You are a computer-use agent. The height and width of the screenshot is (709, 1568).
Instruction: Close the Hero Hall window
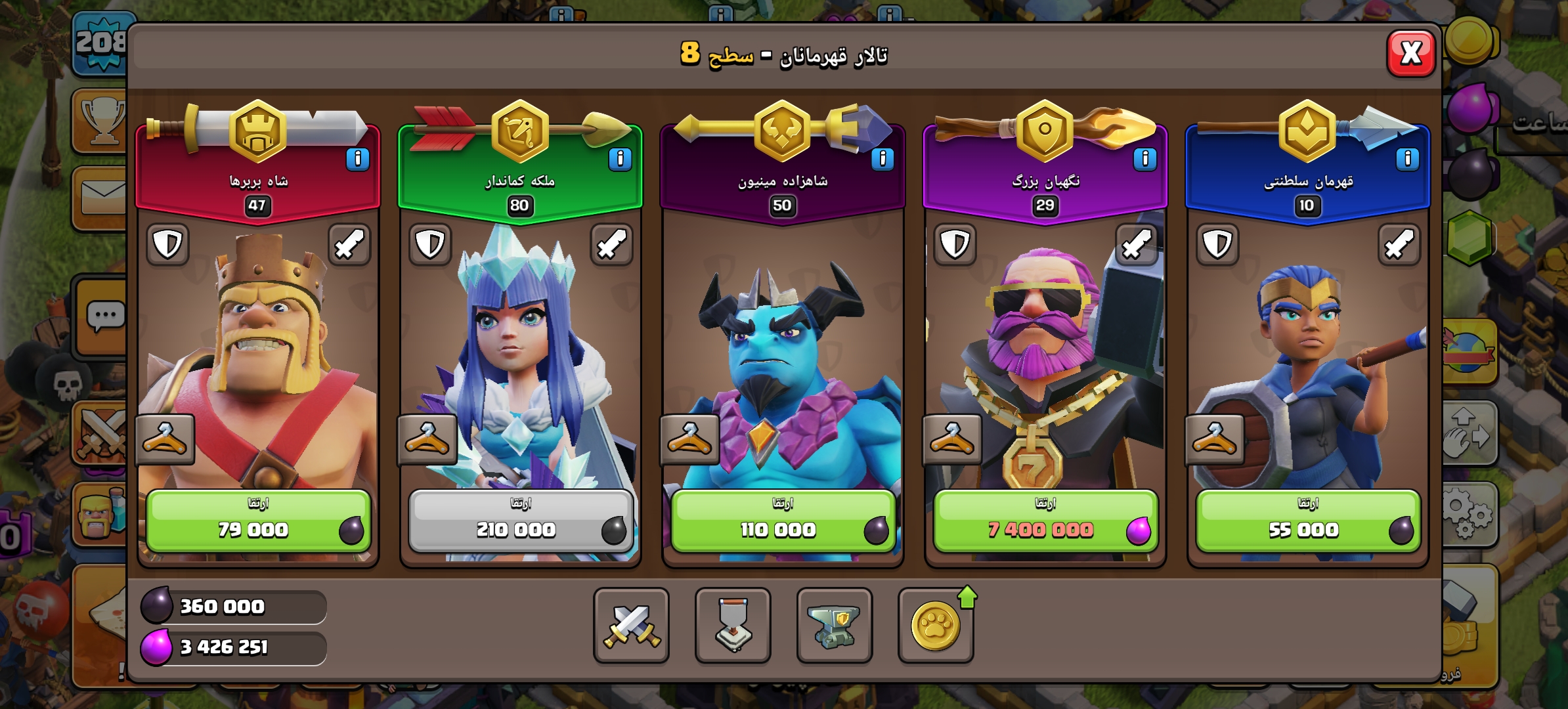click(1410, 53)
